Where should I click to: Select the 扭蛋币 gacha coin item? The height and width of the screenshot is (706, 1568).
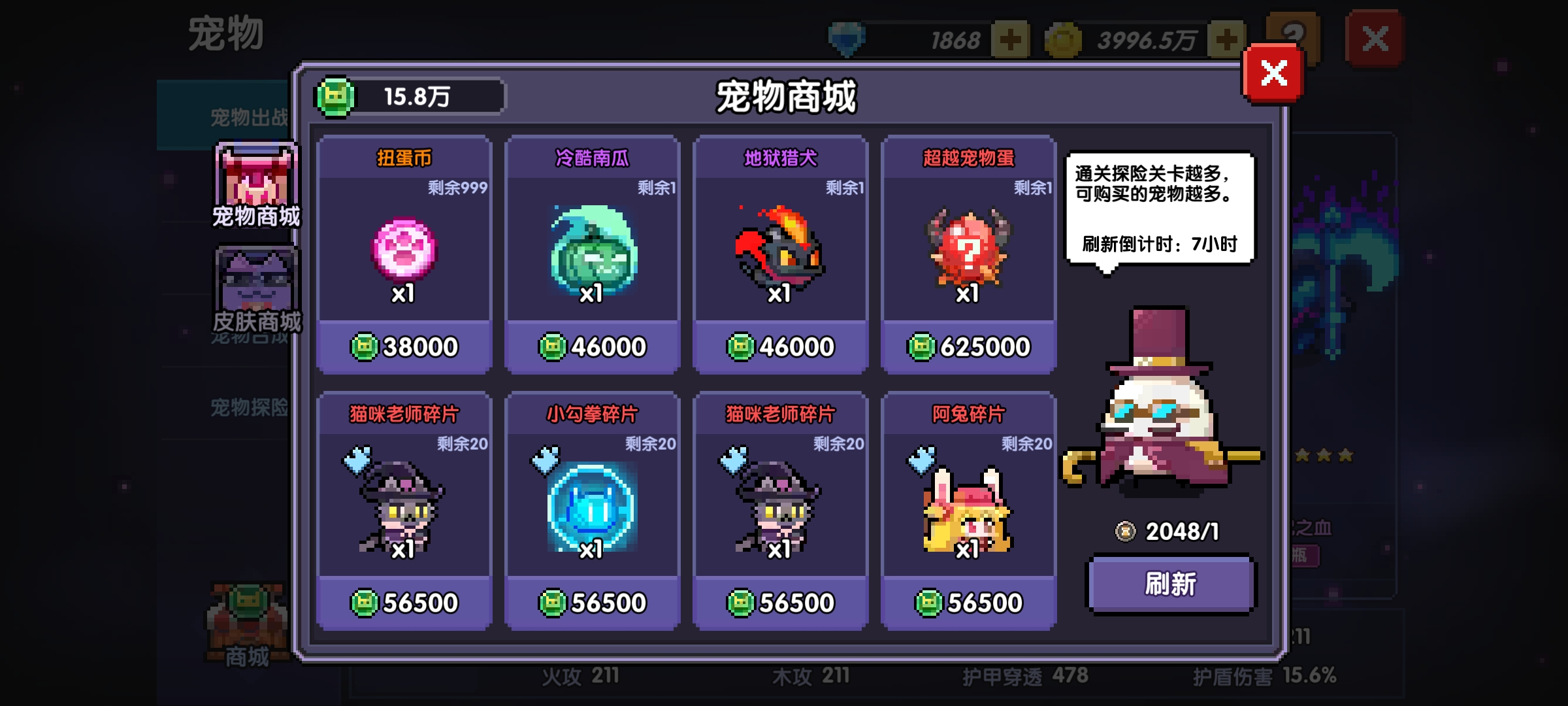(x=403, y=255)
